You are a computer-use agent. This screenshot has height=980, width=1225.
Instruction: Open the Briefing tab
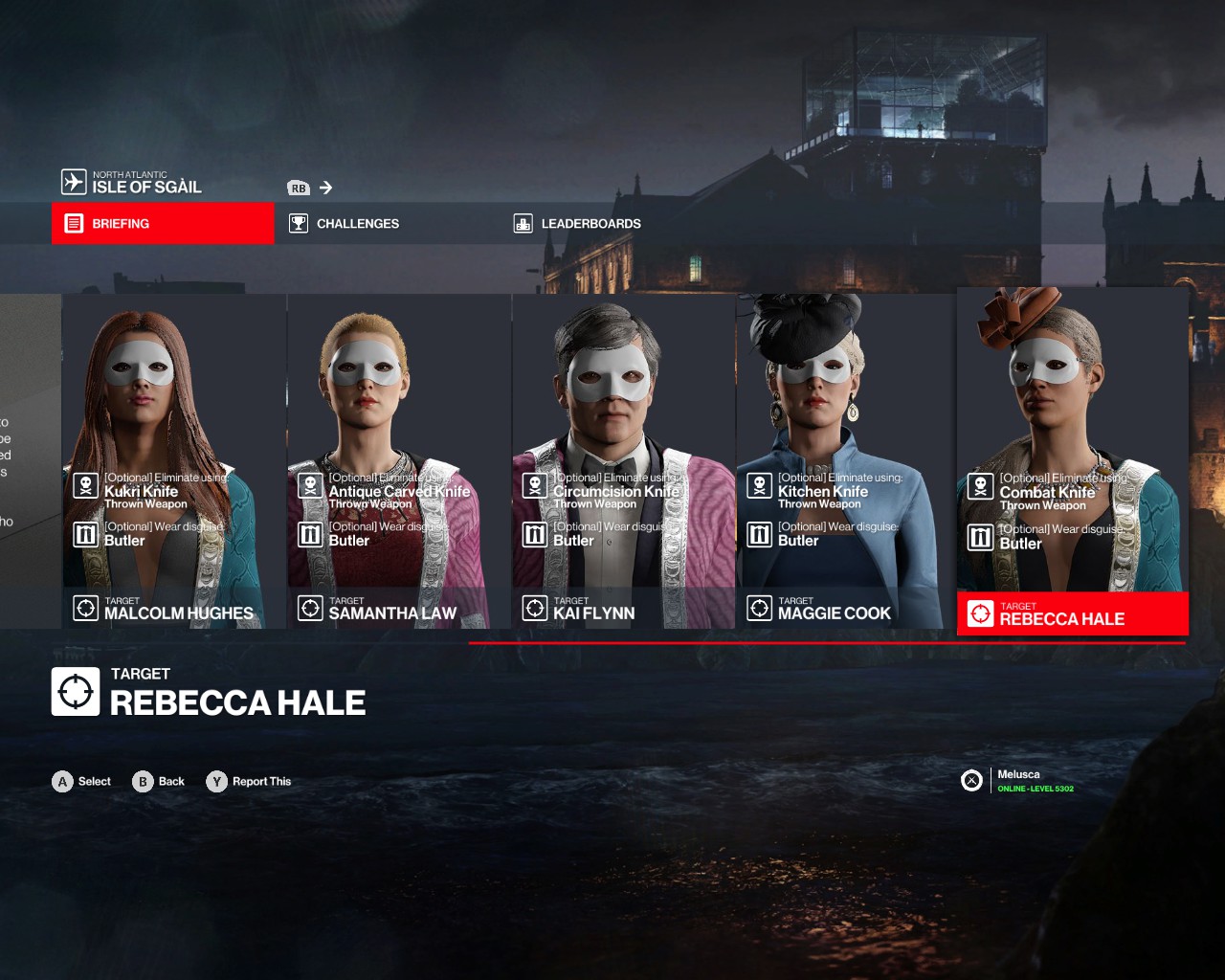[162, 224]
